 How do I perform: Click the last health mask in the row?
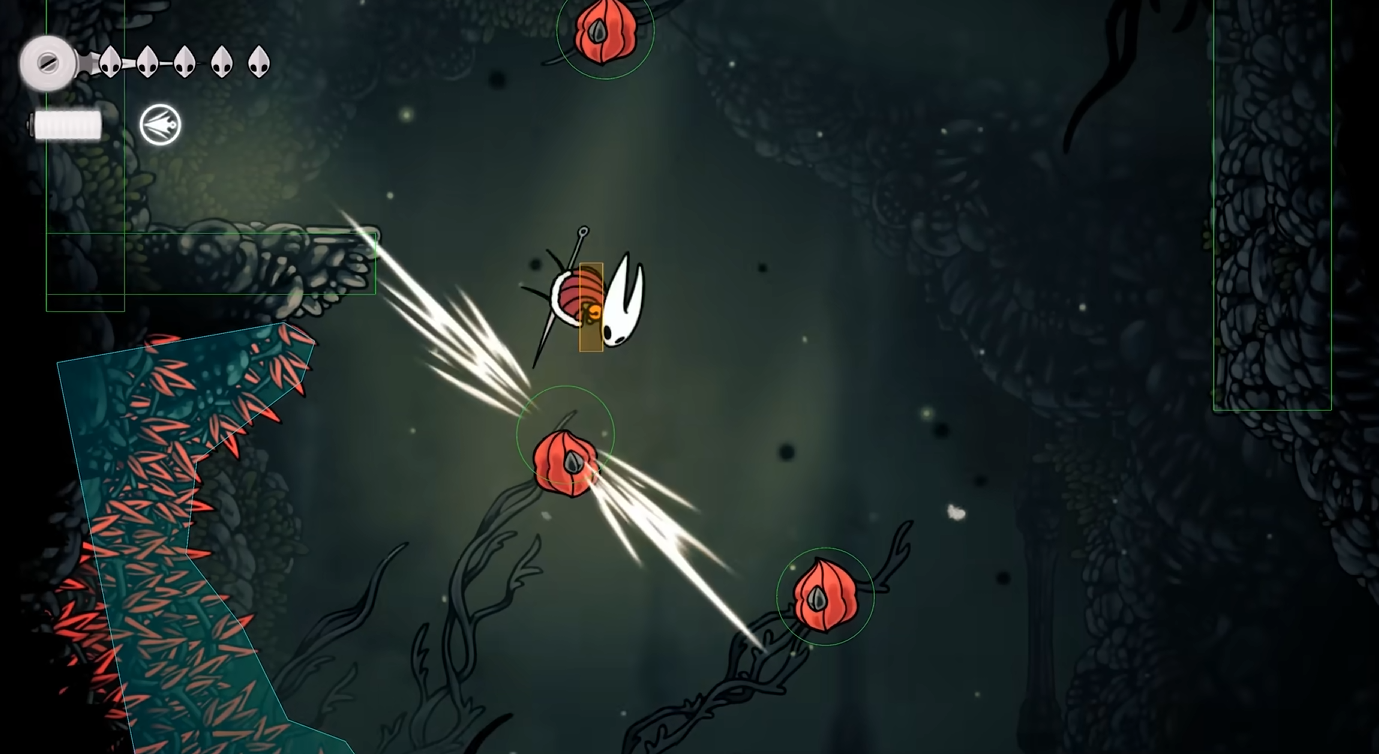[x=259, y=61]
